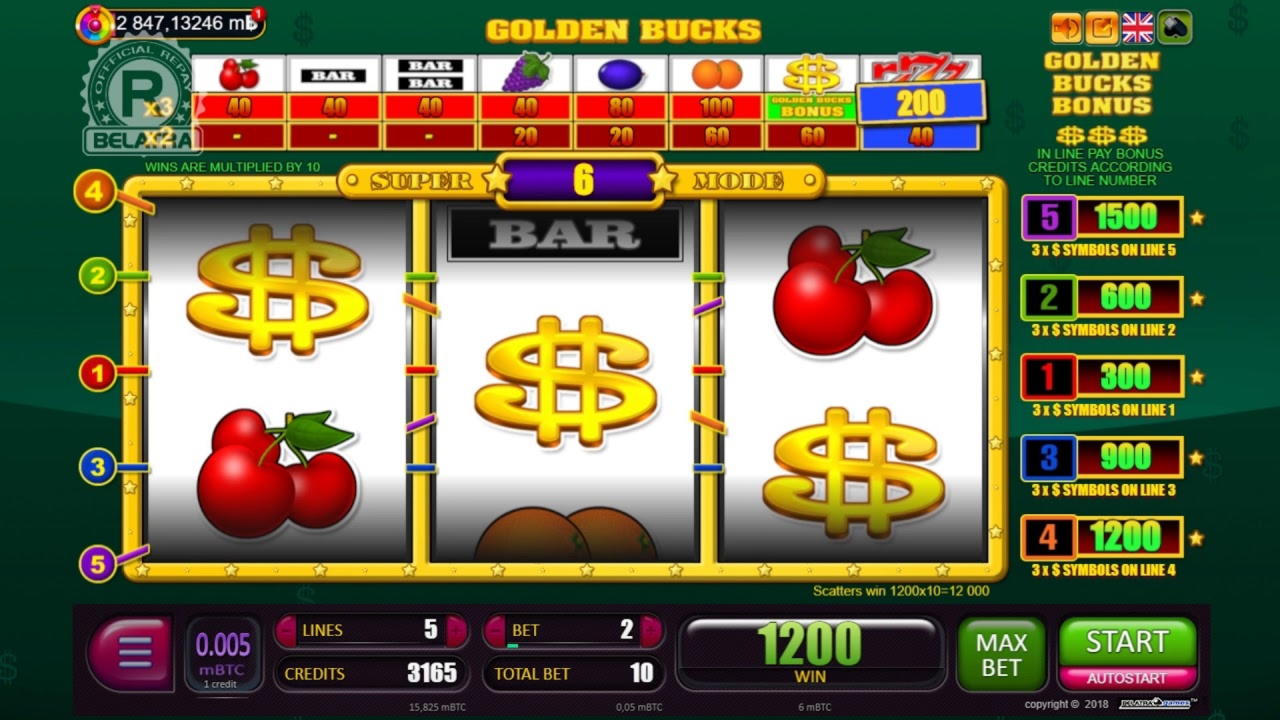This screenshot has width=1280, height=720.
Task: Activate payline 5 on the left side
Action: coord(97,565)
